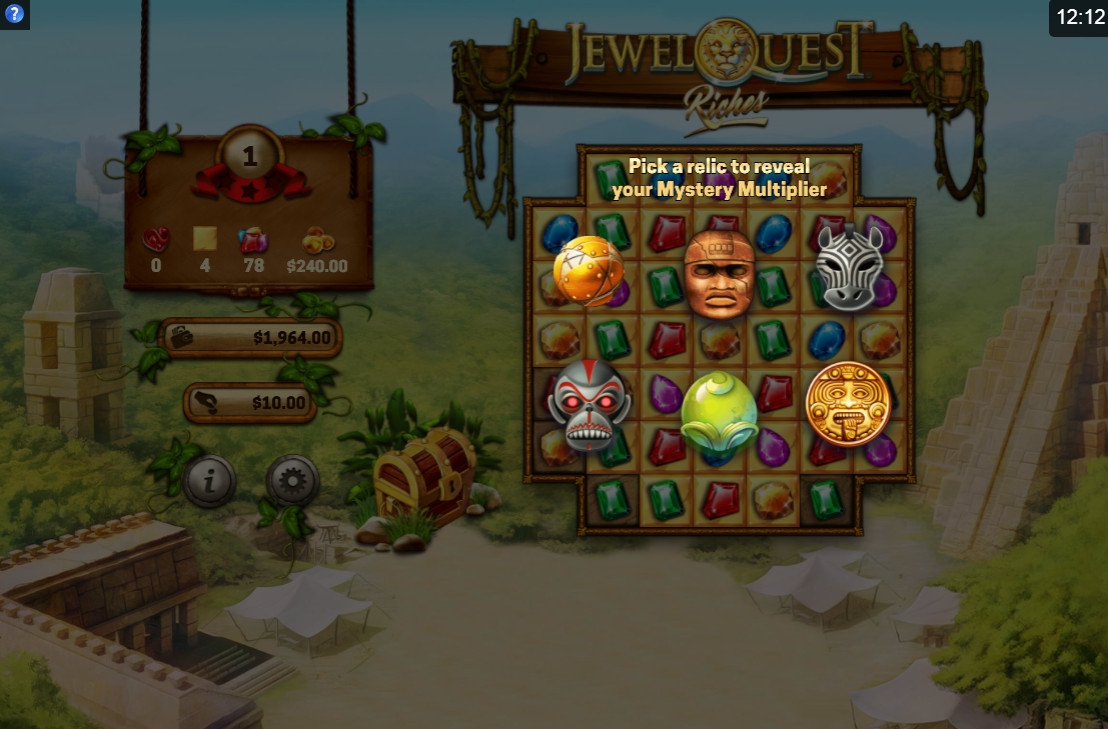Pick the golden orb relic
1108x729 pixels.
[588, 271]
